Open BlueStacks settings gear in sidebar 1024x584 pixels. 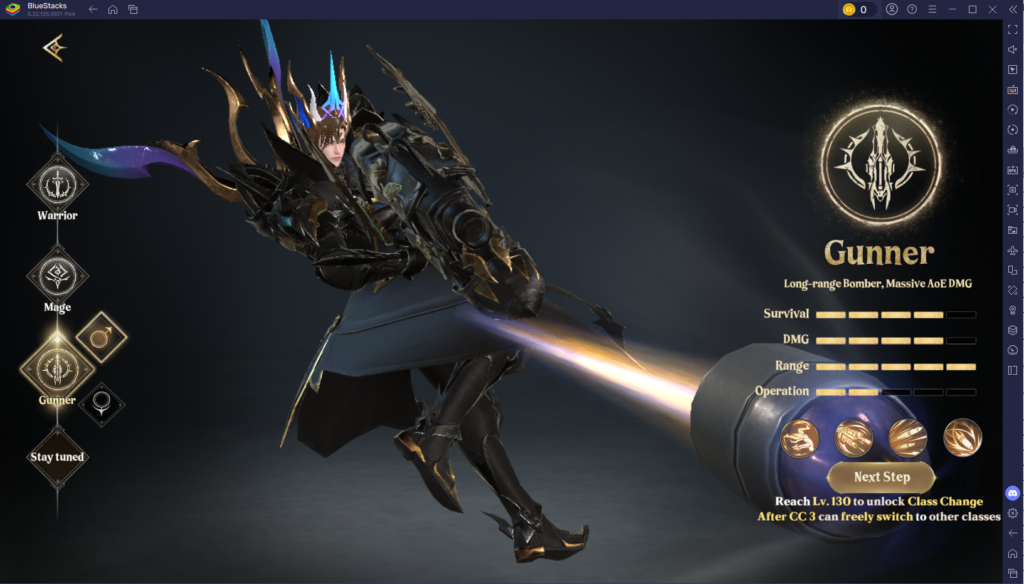(1012, 513)
